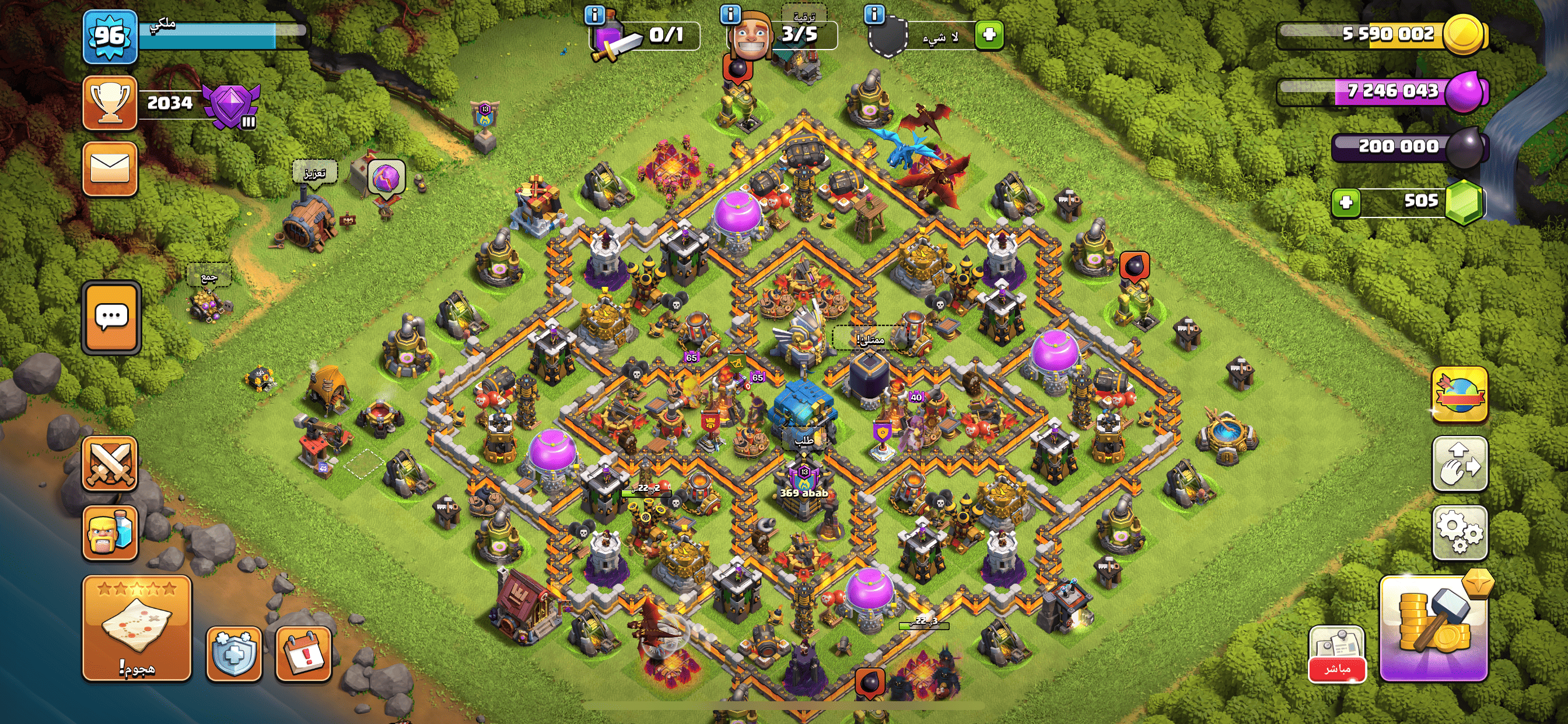Open the events calendar button
The height and width of the screenshot is (724, 1568).
click(x=303, y=653)
